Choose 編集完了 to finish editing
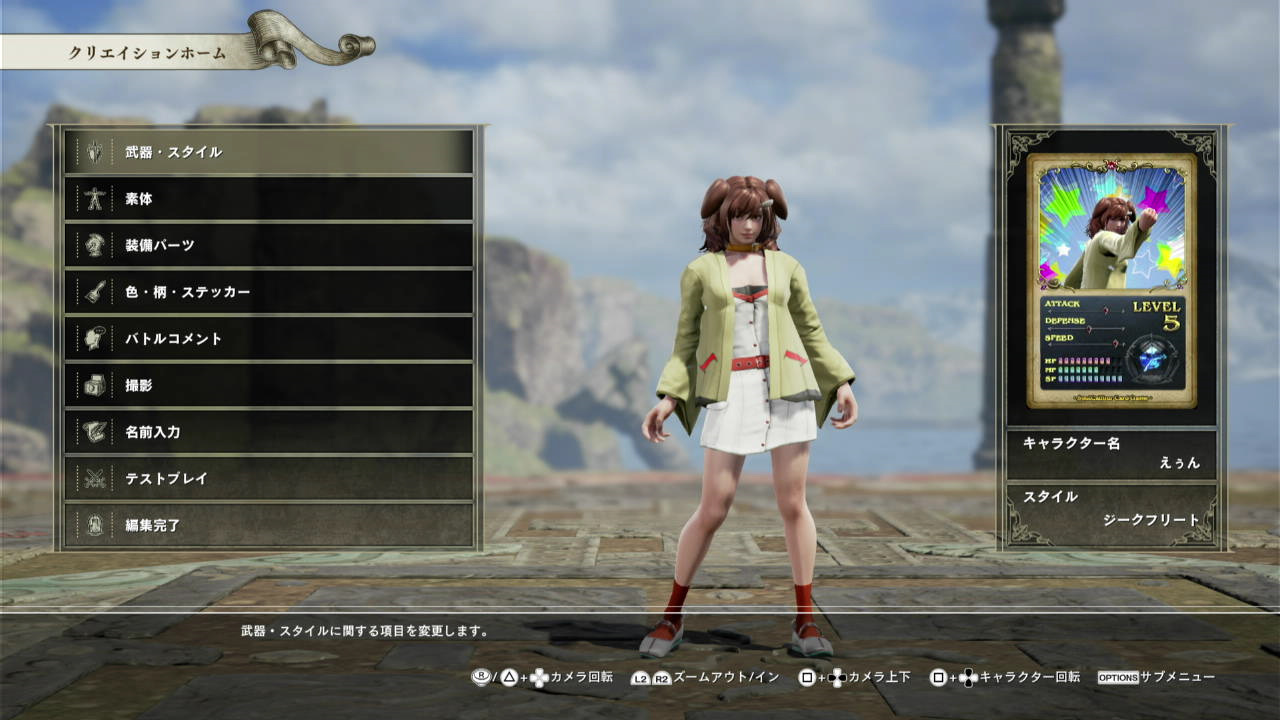 pos(268,525)
